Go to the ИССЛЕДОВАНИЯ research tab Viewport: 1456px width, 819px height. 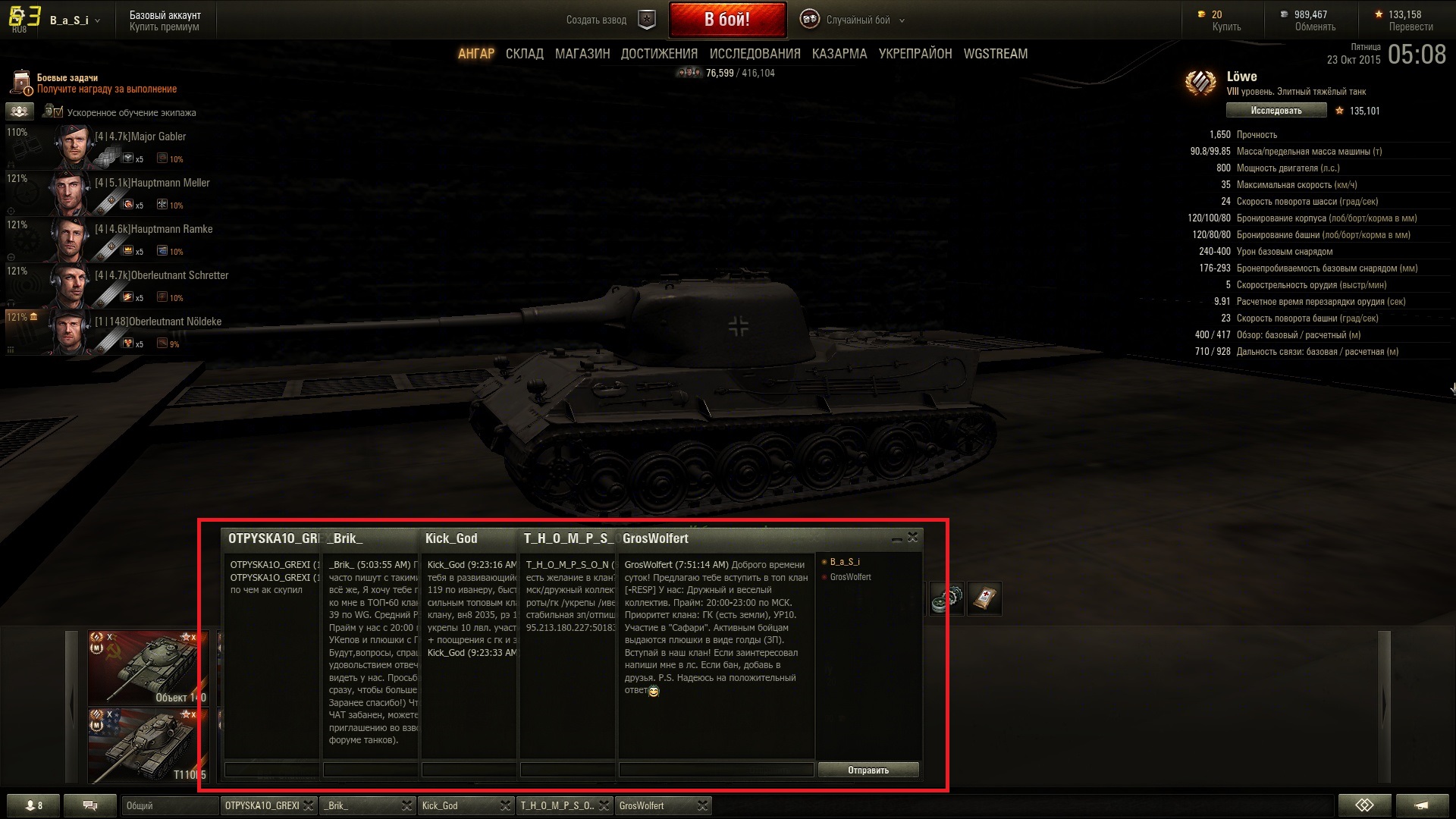(755, 54)
